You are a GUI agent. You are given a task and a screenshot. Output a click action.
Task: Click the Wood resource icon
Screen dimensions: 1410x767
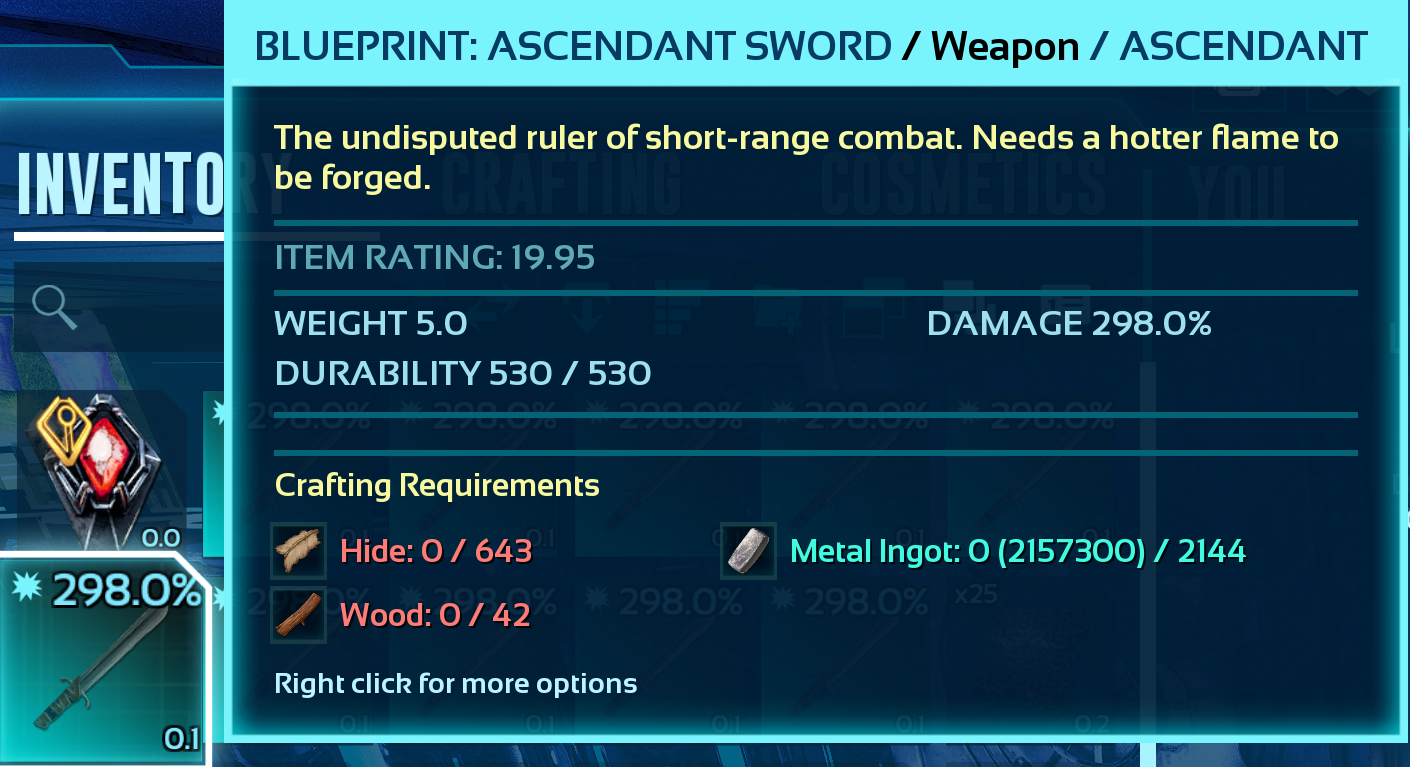pyautogui.click(x=298, y=615)
